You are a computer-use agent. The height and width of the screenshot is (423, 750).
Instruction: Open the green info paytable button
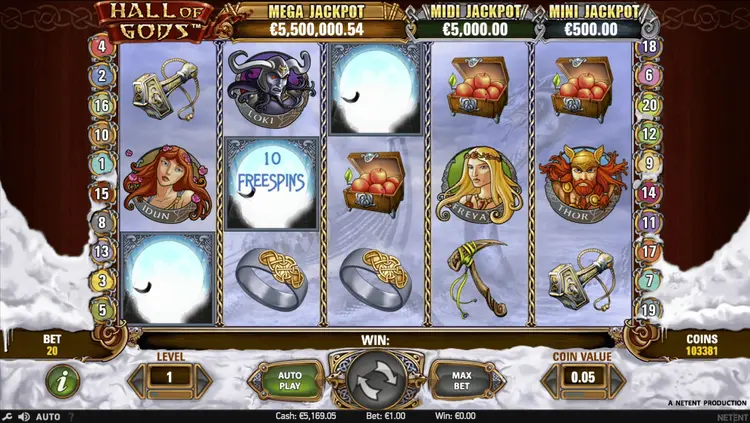[62, 381]
